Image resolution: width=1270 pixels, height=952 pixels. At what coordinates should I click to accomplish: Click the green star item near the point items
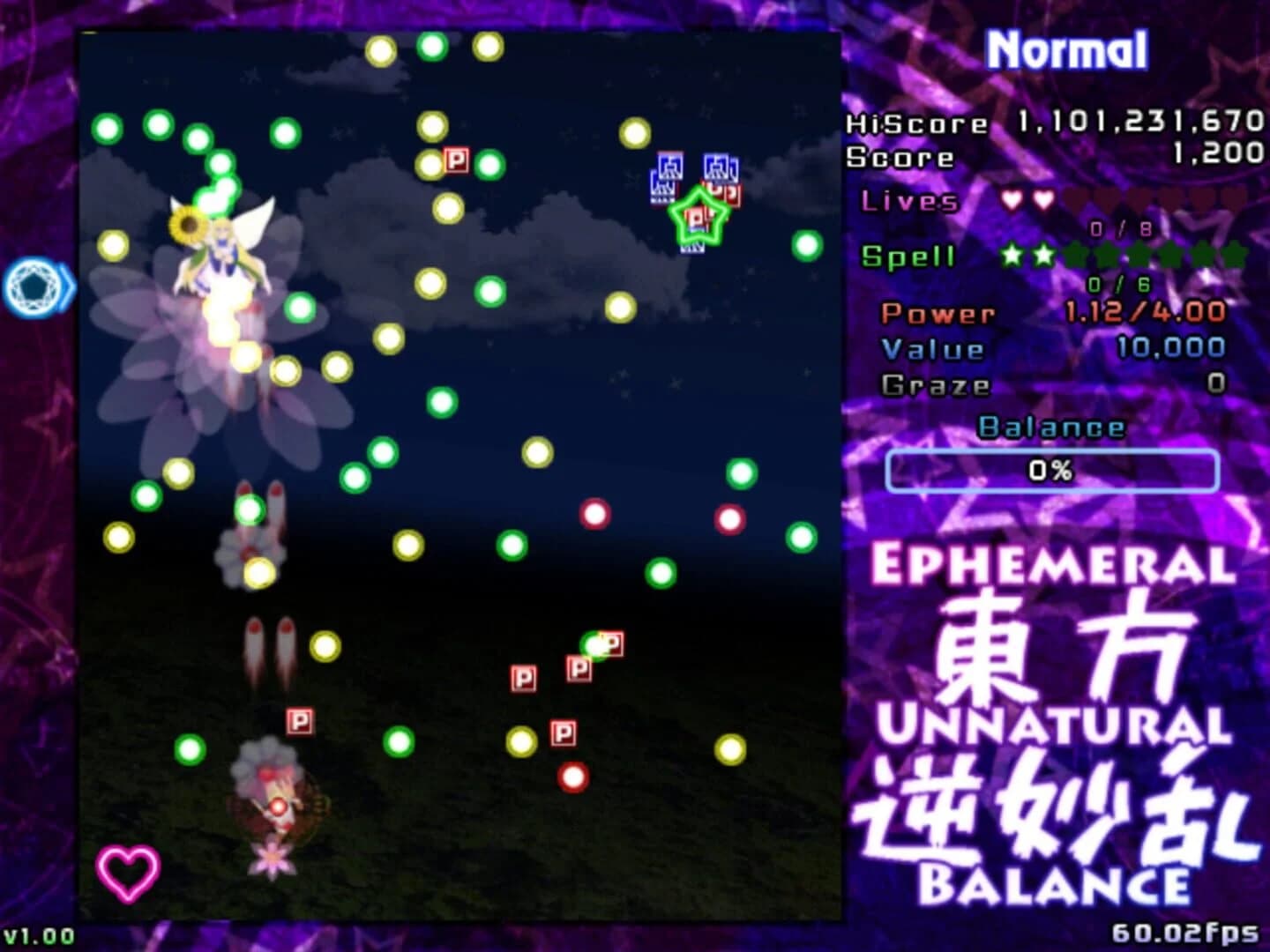tap(699, 216)
